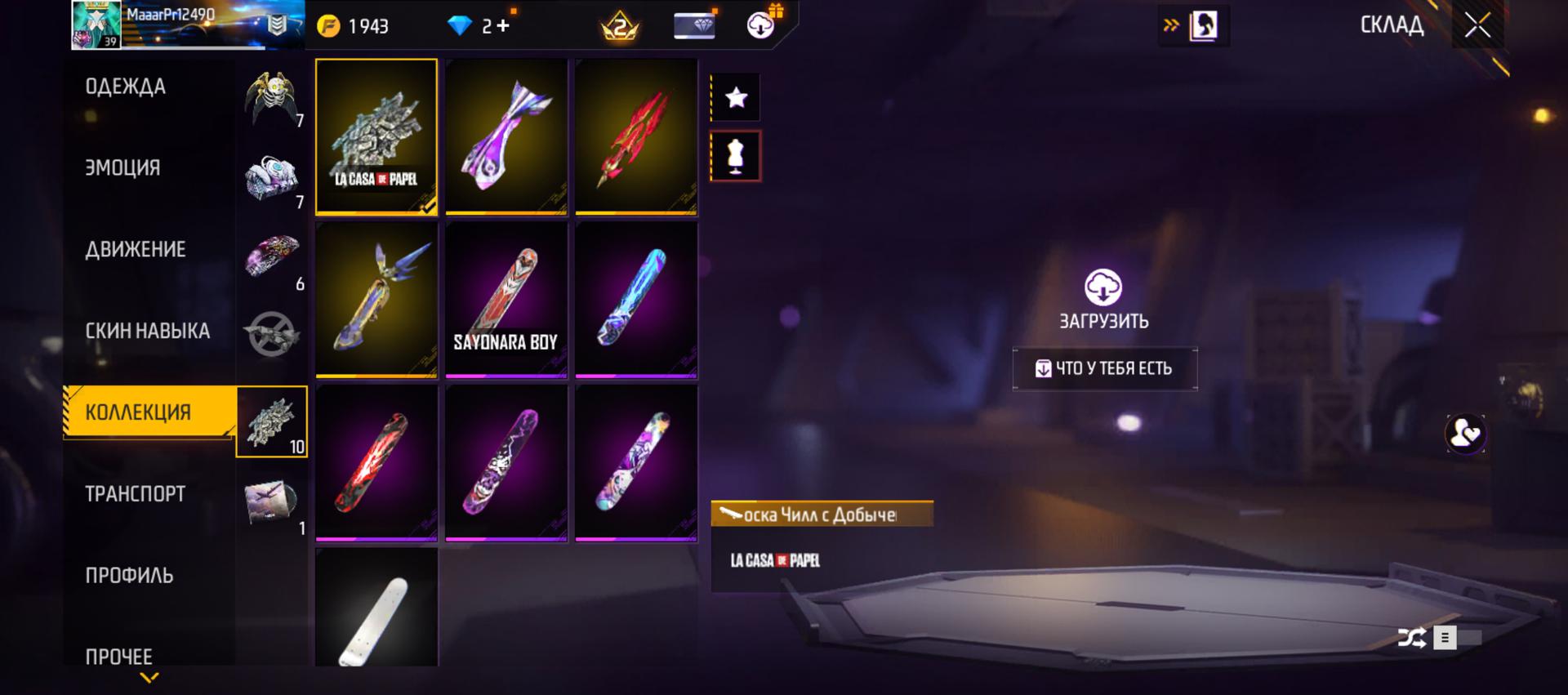Screen dimensions: 1568x695
Task: Activate the shuffle random skin icon
Action: [1411, 638]
